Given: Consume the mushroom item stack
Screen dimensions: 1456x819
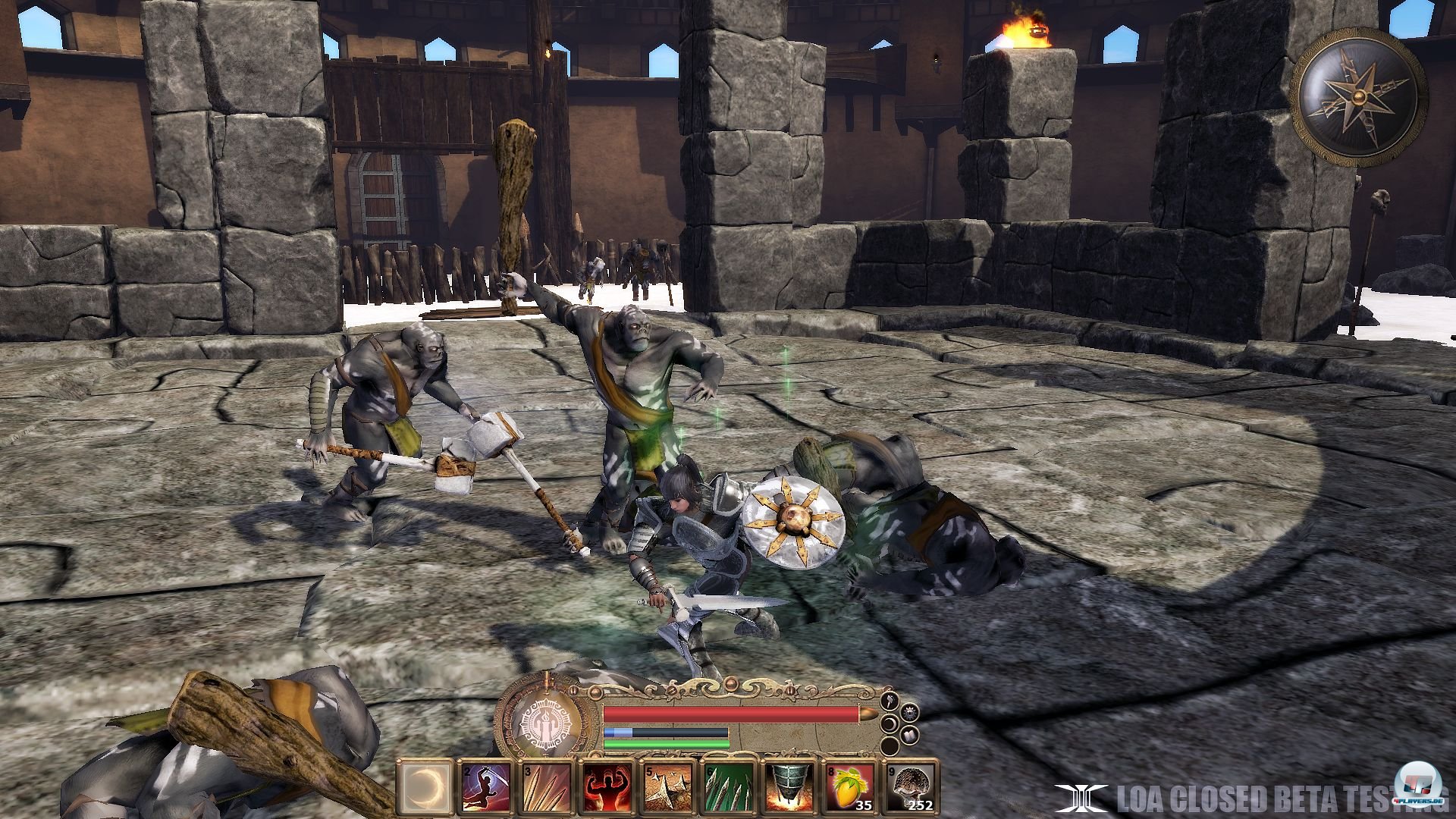Looking at the screenshot, I should coord(909,786).
